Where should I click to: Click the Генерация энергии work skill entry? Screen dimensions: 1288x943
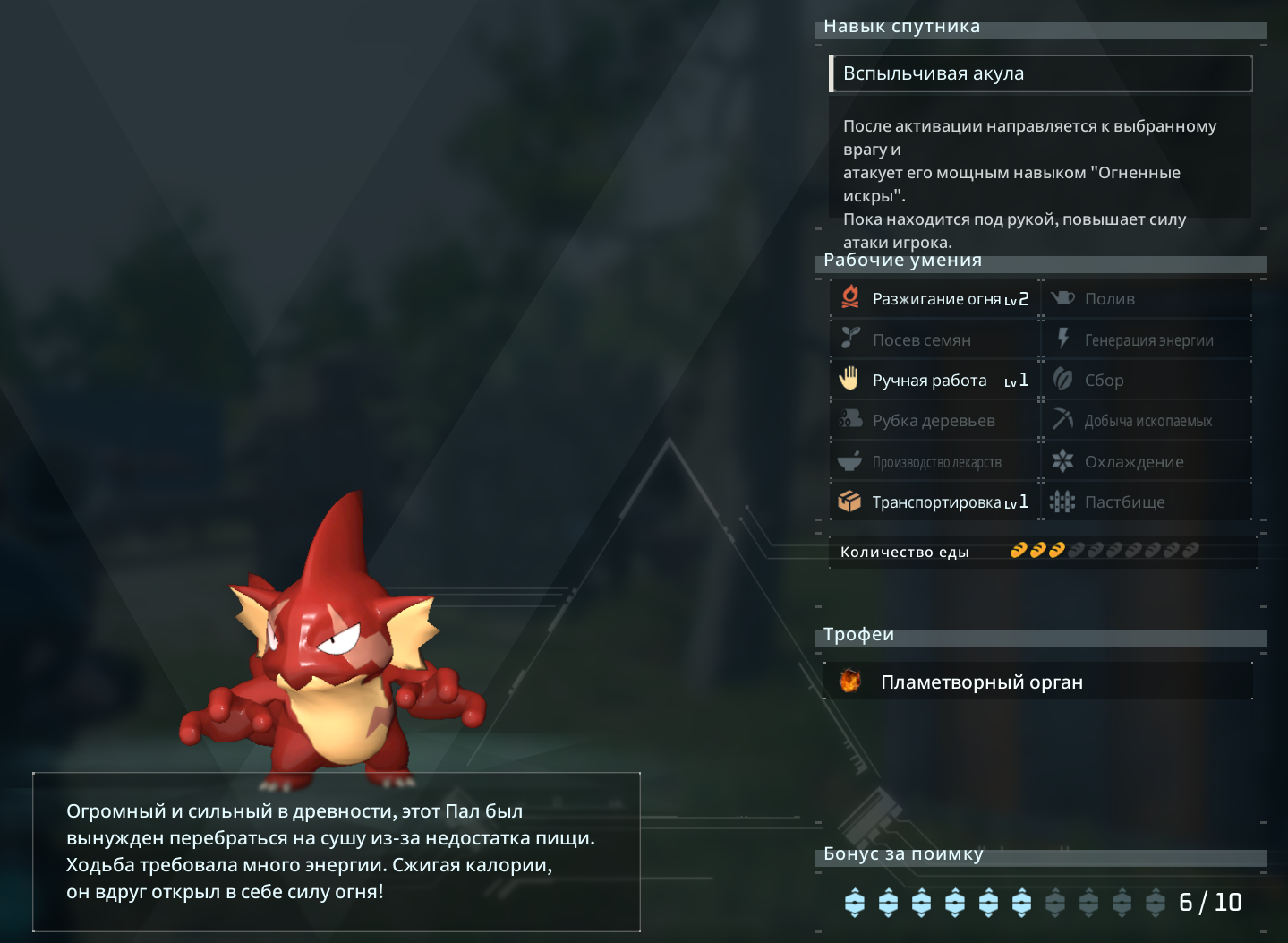coord(1147,340)
